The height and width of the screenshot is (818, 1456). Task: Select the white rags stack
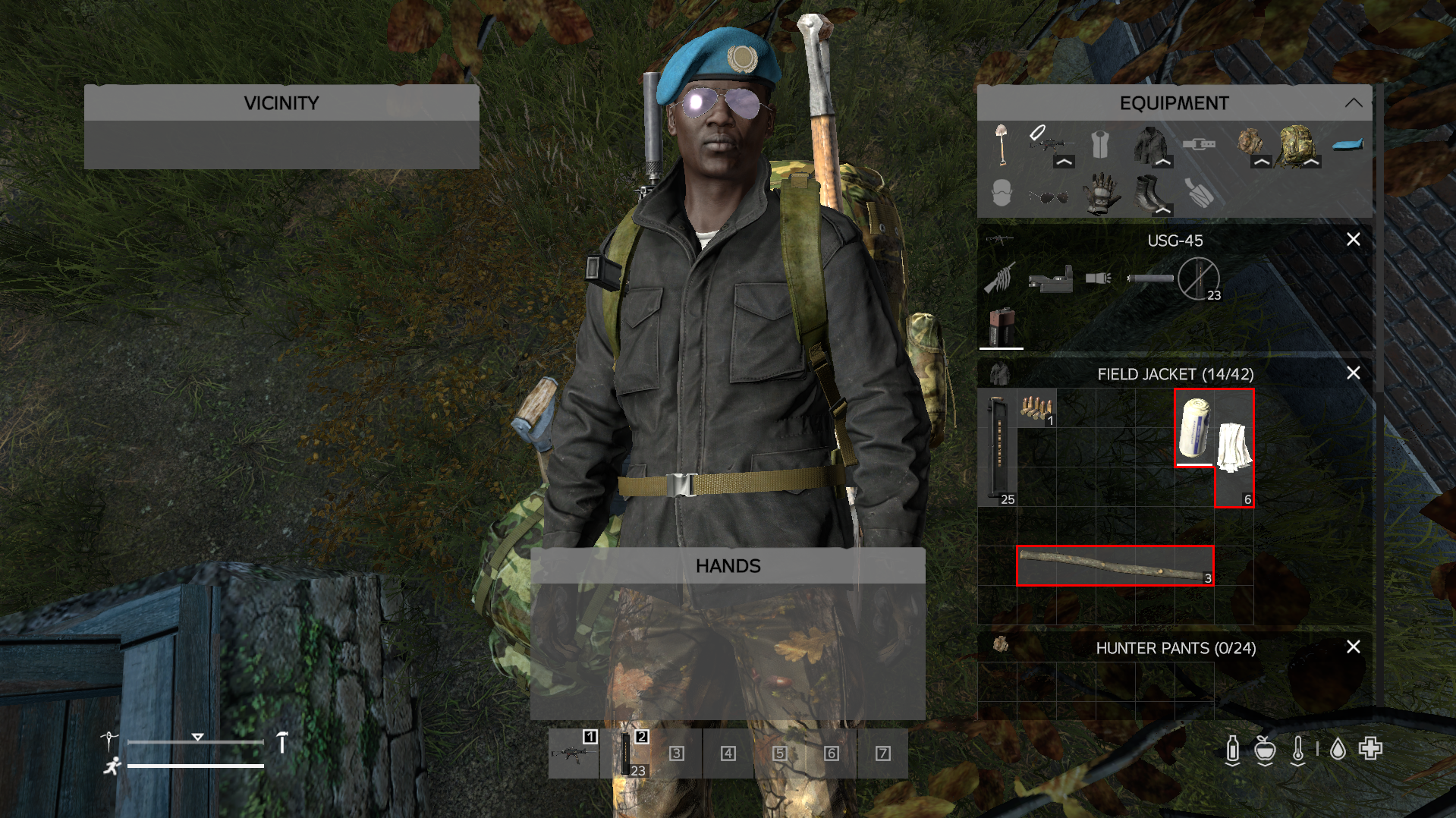pos(1234,448)
